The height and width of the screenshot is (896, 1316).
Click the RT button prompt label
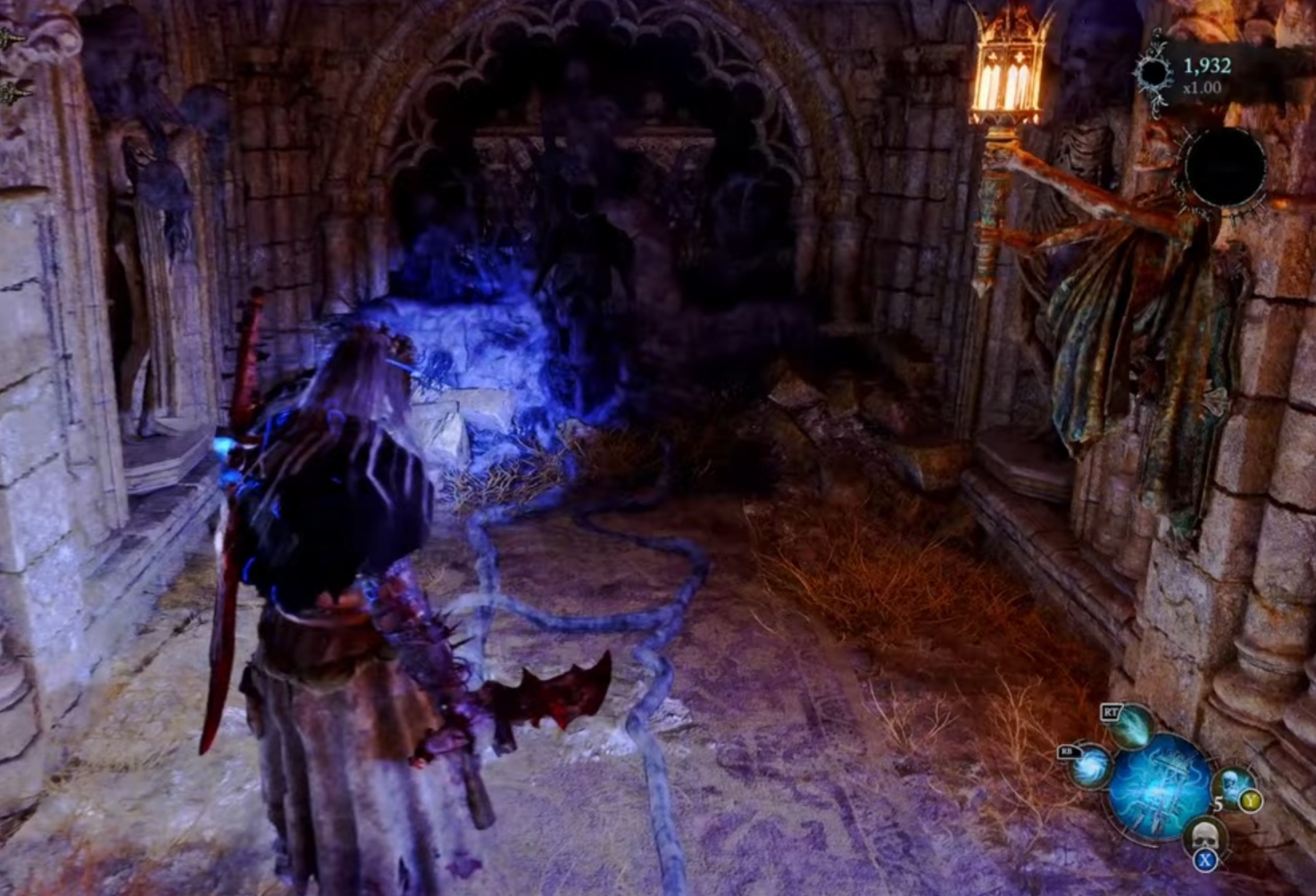[x=1112, y=710]
